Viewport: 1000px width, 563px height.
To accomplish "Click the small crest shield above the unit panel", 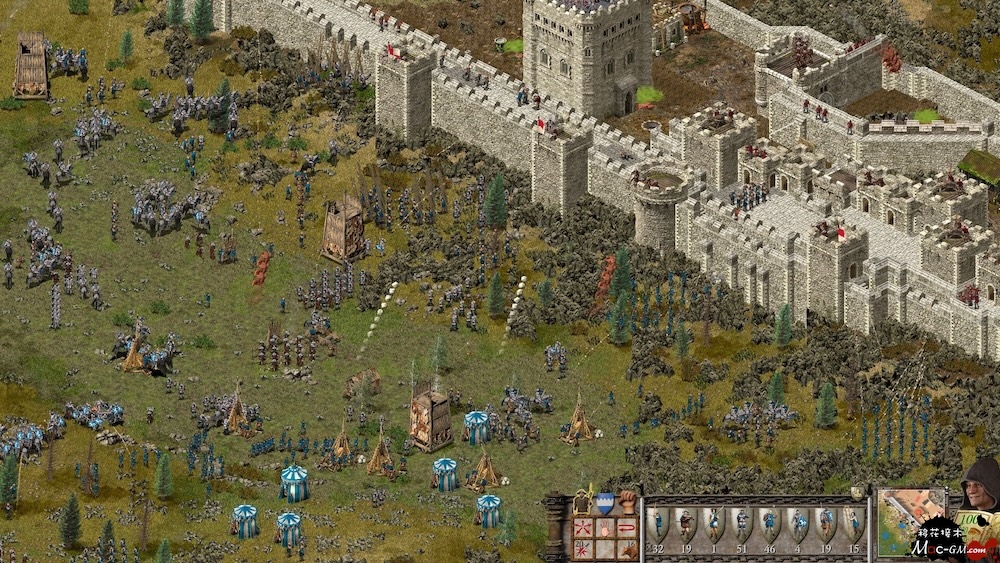I will tap(856, 493).
